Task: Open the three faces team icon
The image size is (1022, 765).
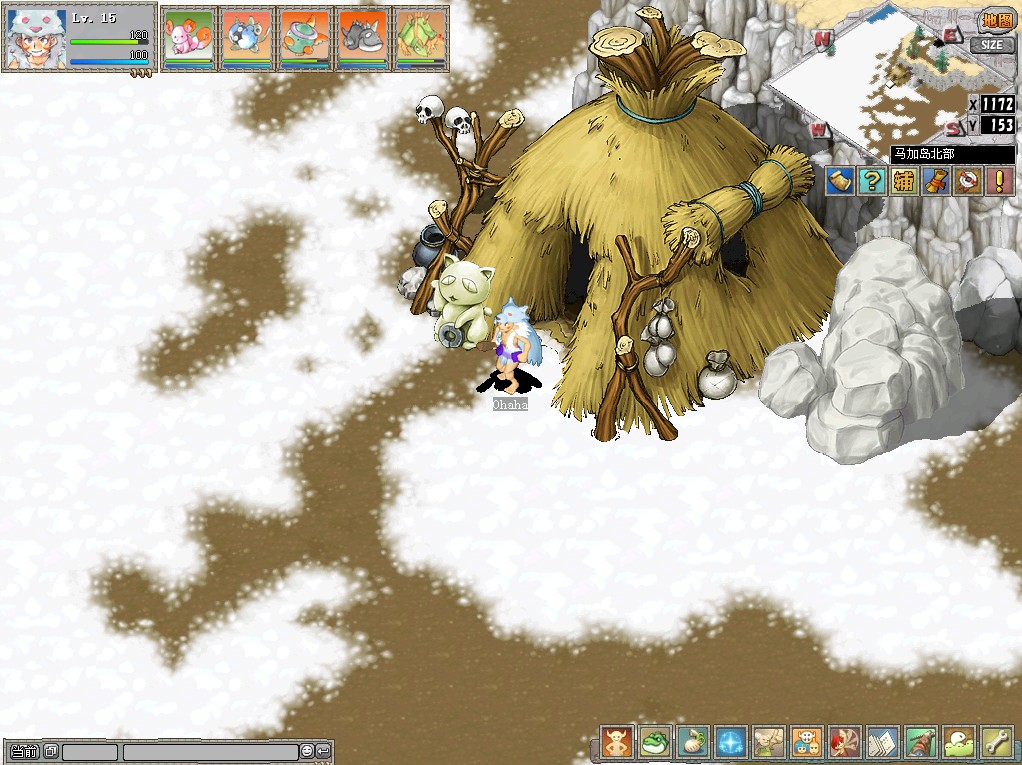Action: (806, 743)
